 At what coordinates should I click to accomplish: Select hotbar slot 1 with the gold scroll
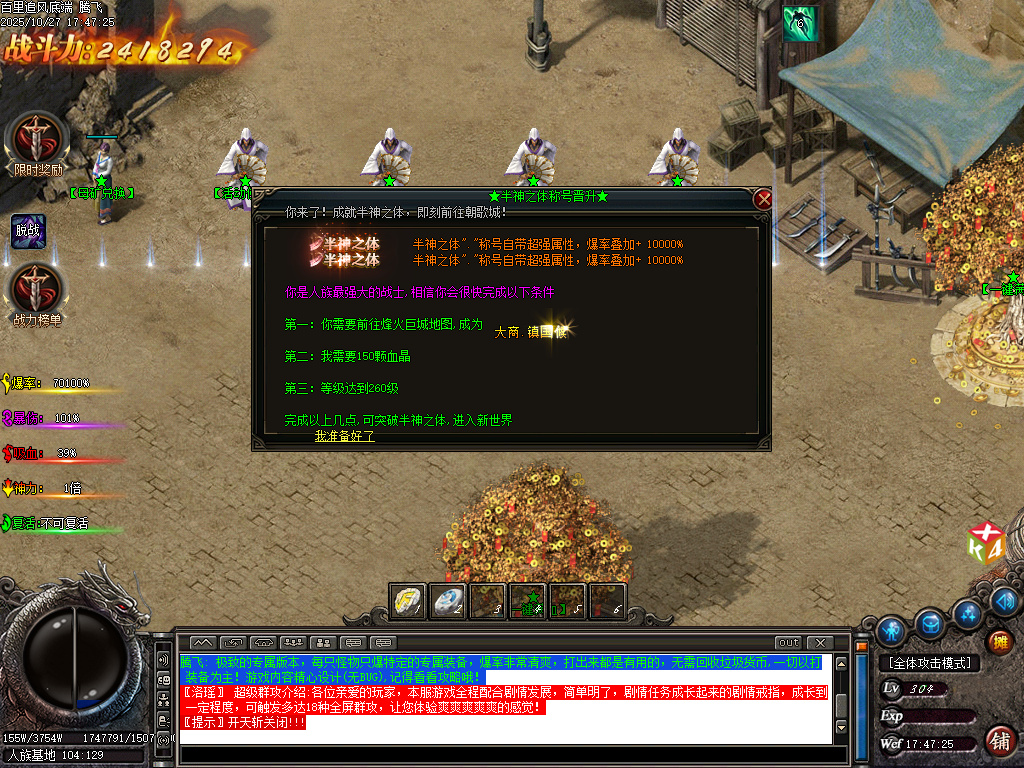pos(408,601)
